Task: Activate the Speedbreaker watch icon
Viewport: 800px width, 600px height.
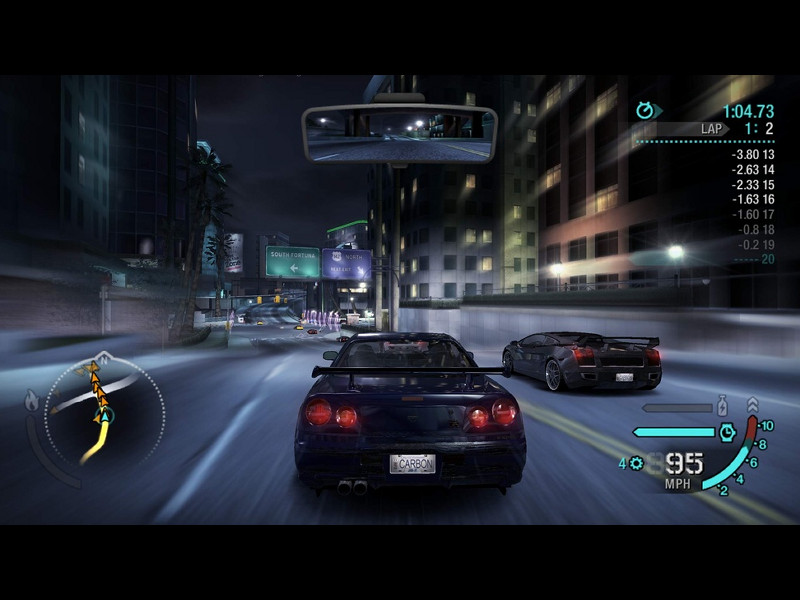Action: [x=729, y=433]
